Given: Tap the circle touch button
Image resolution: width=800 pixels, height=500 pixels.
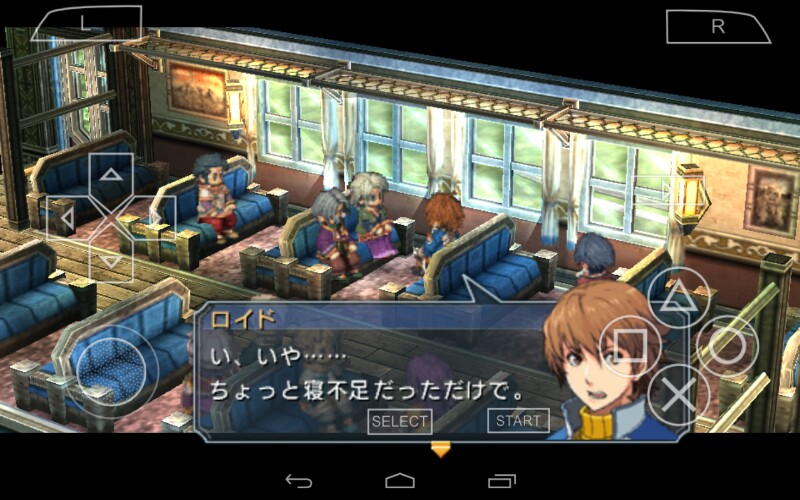Looking at the screenshot, I should click(x=726, y=346).
